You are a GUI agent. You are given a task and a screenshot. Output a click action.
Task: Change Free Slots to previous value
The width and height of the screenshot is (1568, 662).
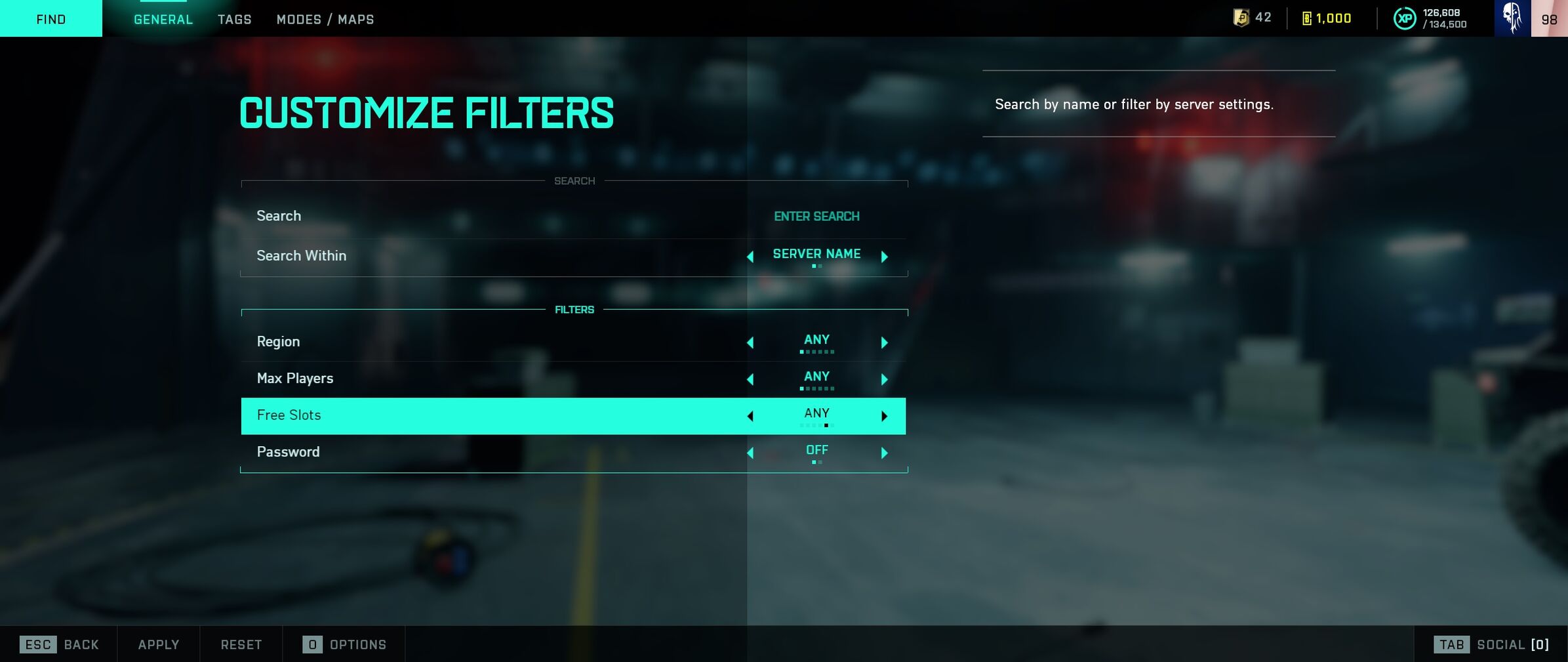click(x=750, y=416)
